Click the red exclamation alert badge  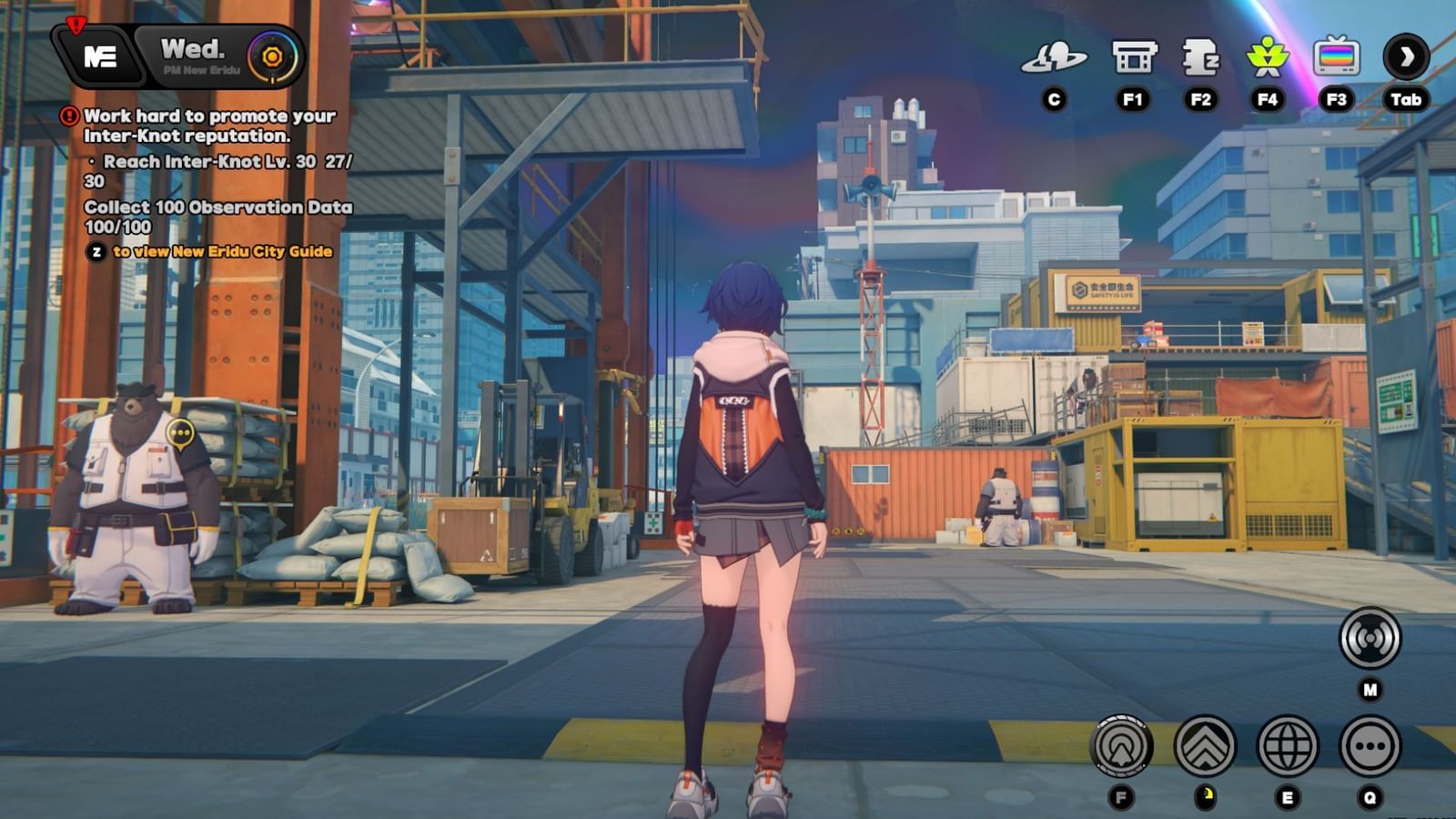click(x=75, y=23)
